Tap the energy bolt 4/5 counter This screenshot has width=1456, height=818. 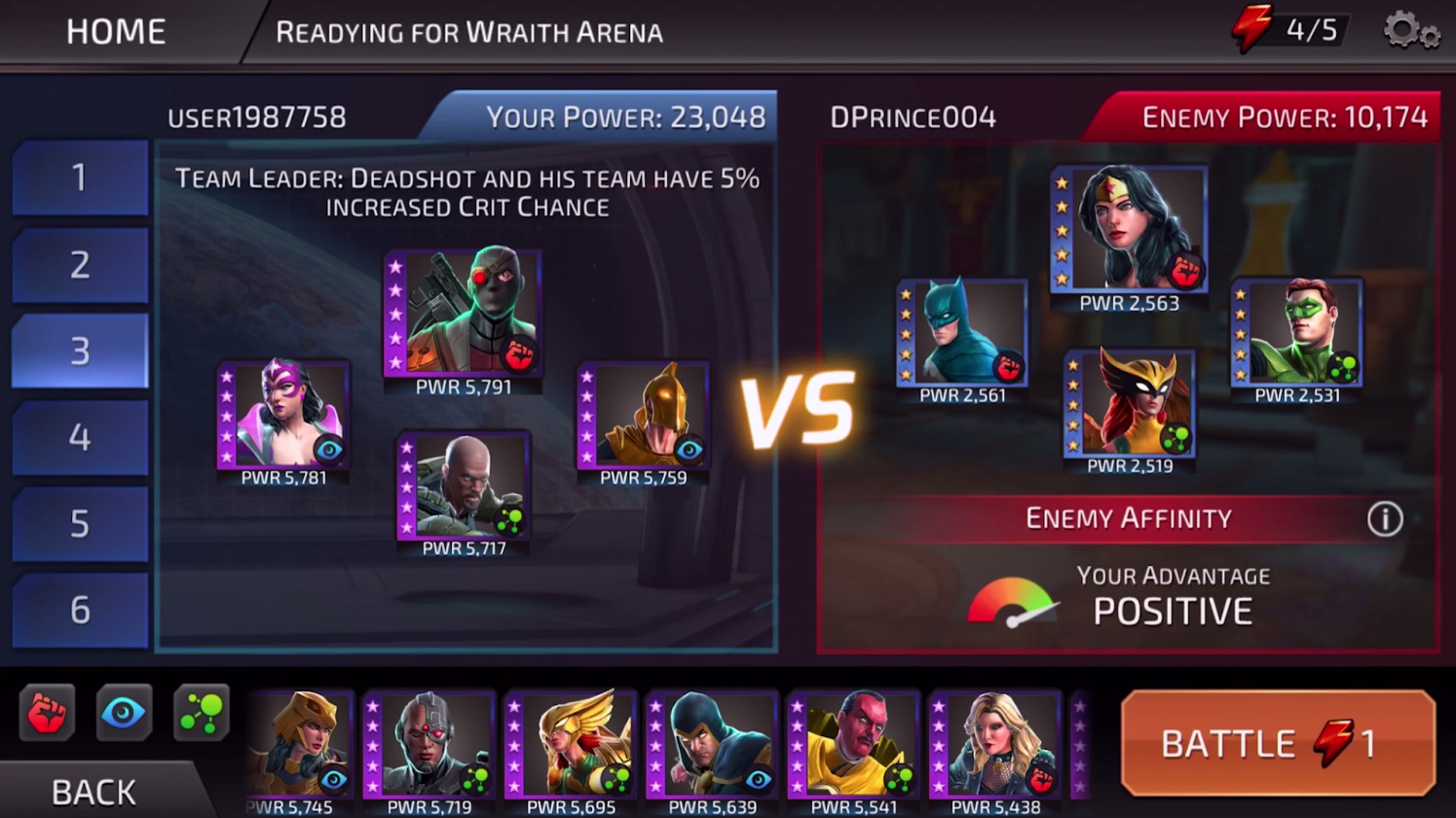point(1290,30)
